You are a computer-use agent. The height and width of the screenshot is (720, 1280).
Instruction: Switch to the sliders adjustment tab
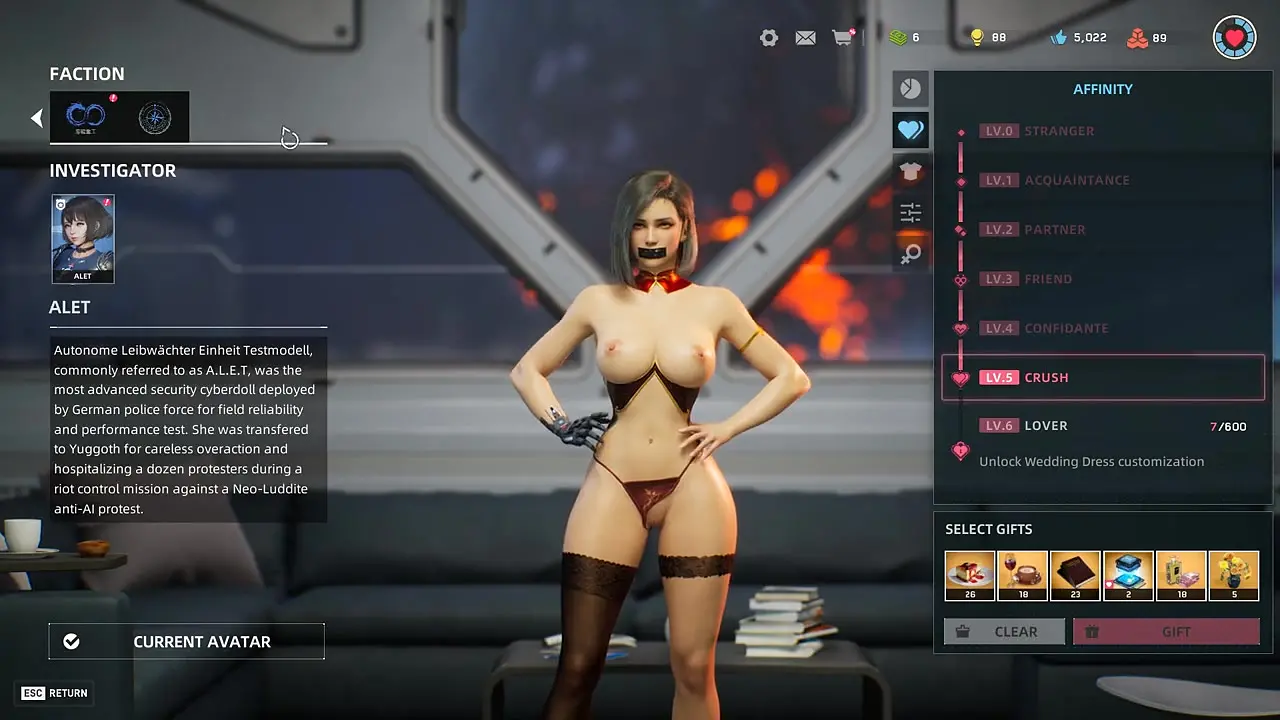(x=910, y=212)
